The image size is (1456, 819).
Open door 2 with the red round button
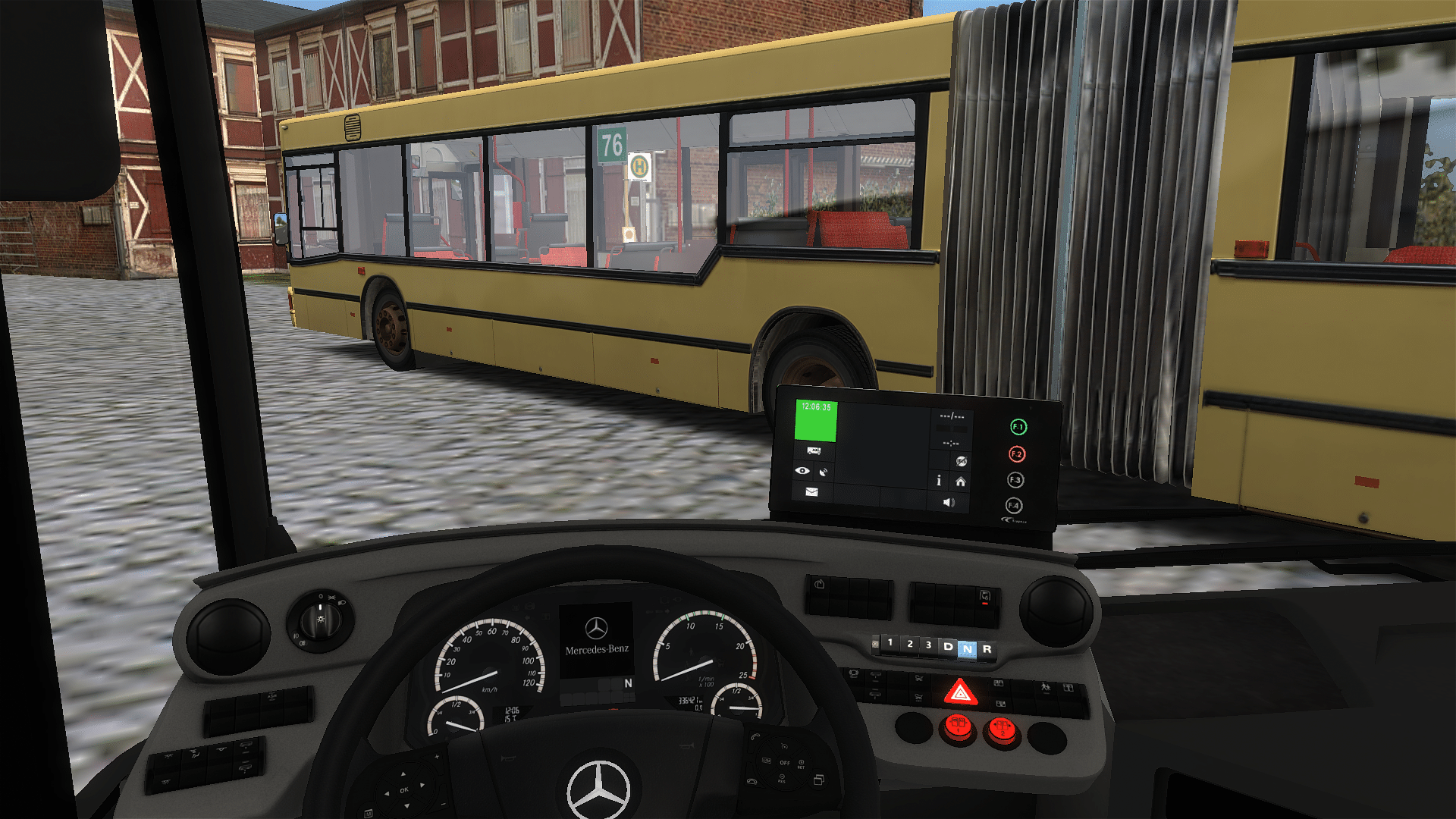pos(1002,730)
